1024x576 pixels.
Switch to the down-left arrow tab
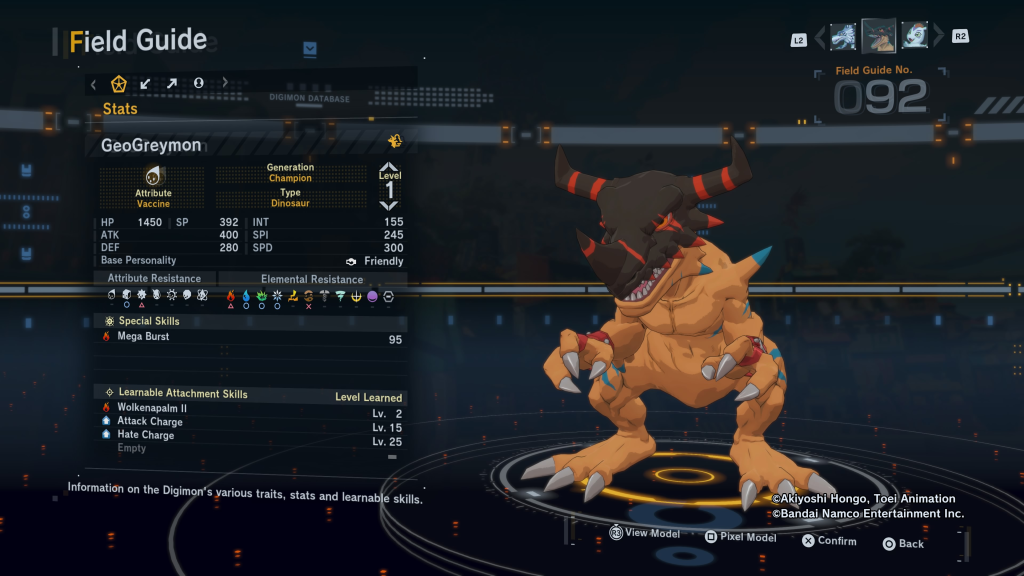146,83
